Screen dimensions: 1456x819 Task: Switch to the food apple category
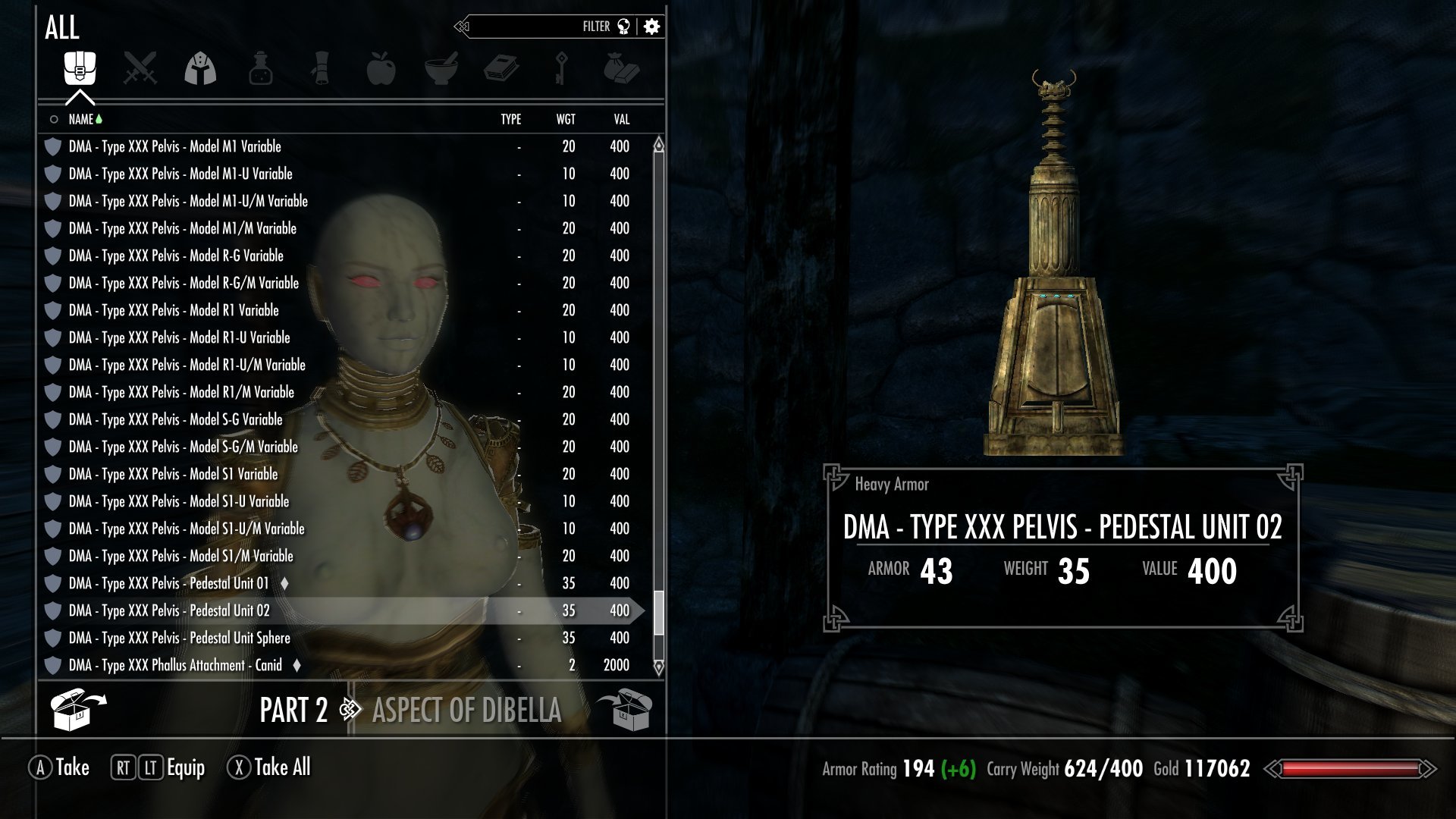tap(381, 69)
